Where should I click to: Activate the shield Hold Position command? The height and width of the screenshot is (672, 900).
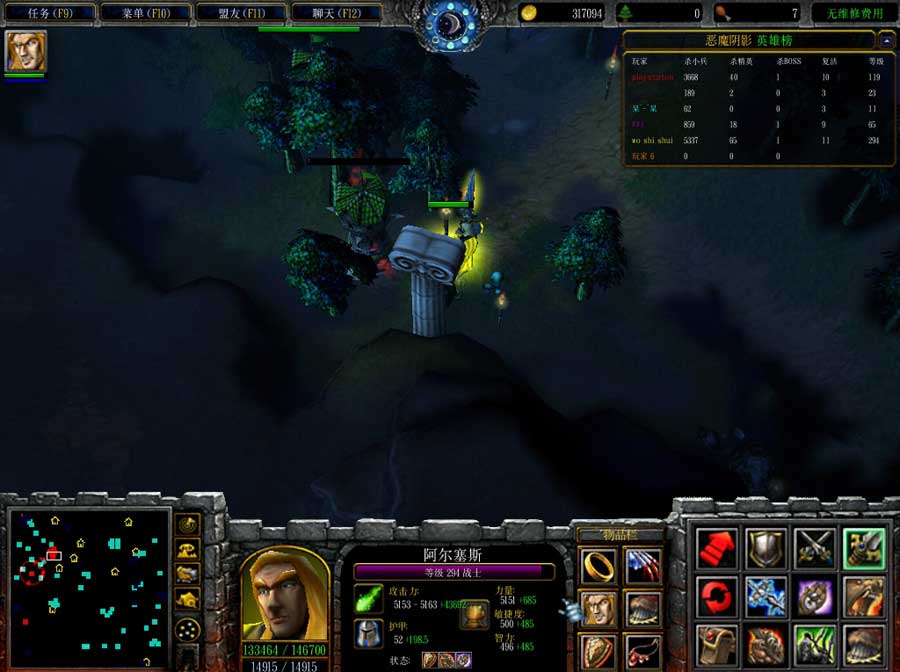(x=766, y=548)
